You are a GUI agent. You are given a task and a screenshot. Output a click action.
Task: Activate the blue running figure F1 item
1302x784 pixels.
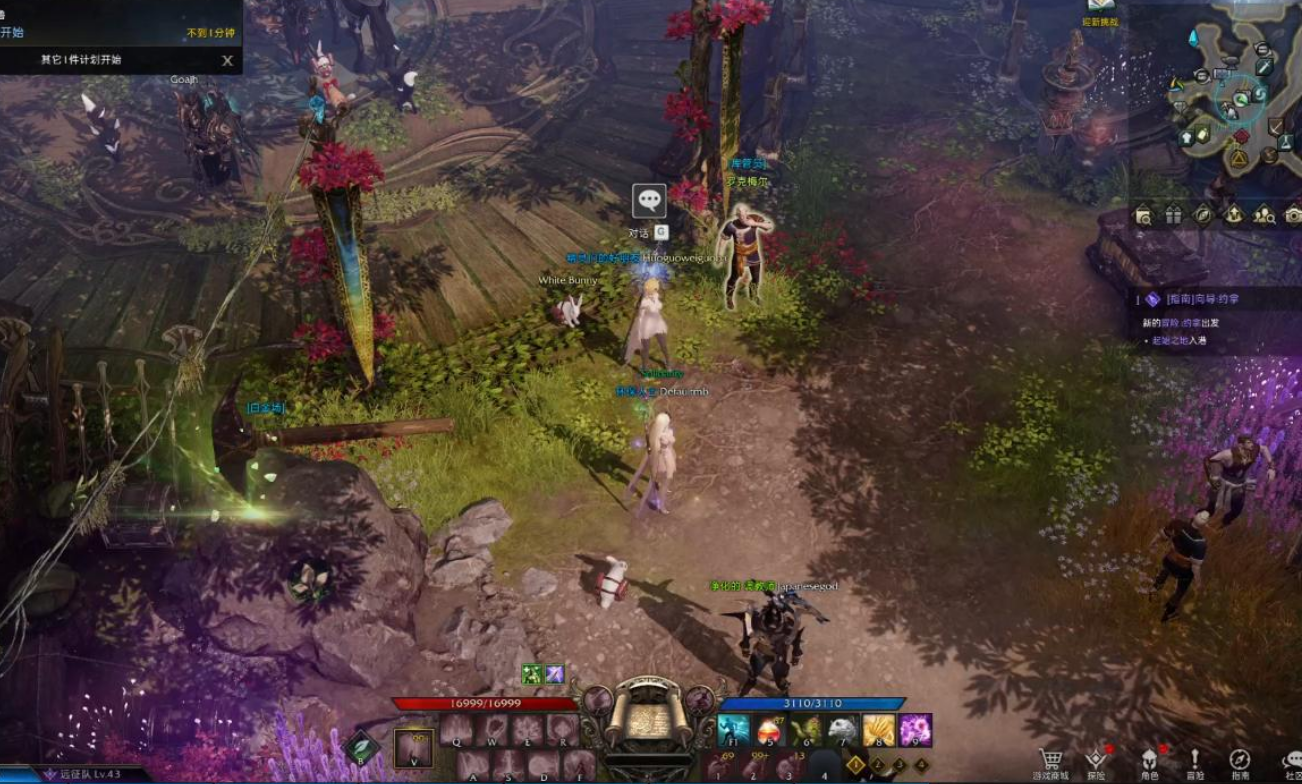(x=734, y=730)
